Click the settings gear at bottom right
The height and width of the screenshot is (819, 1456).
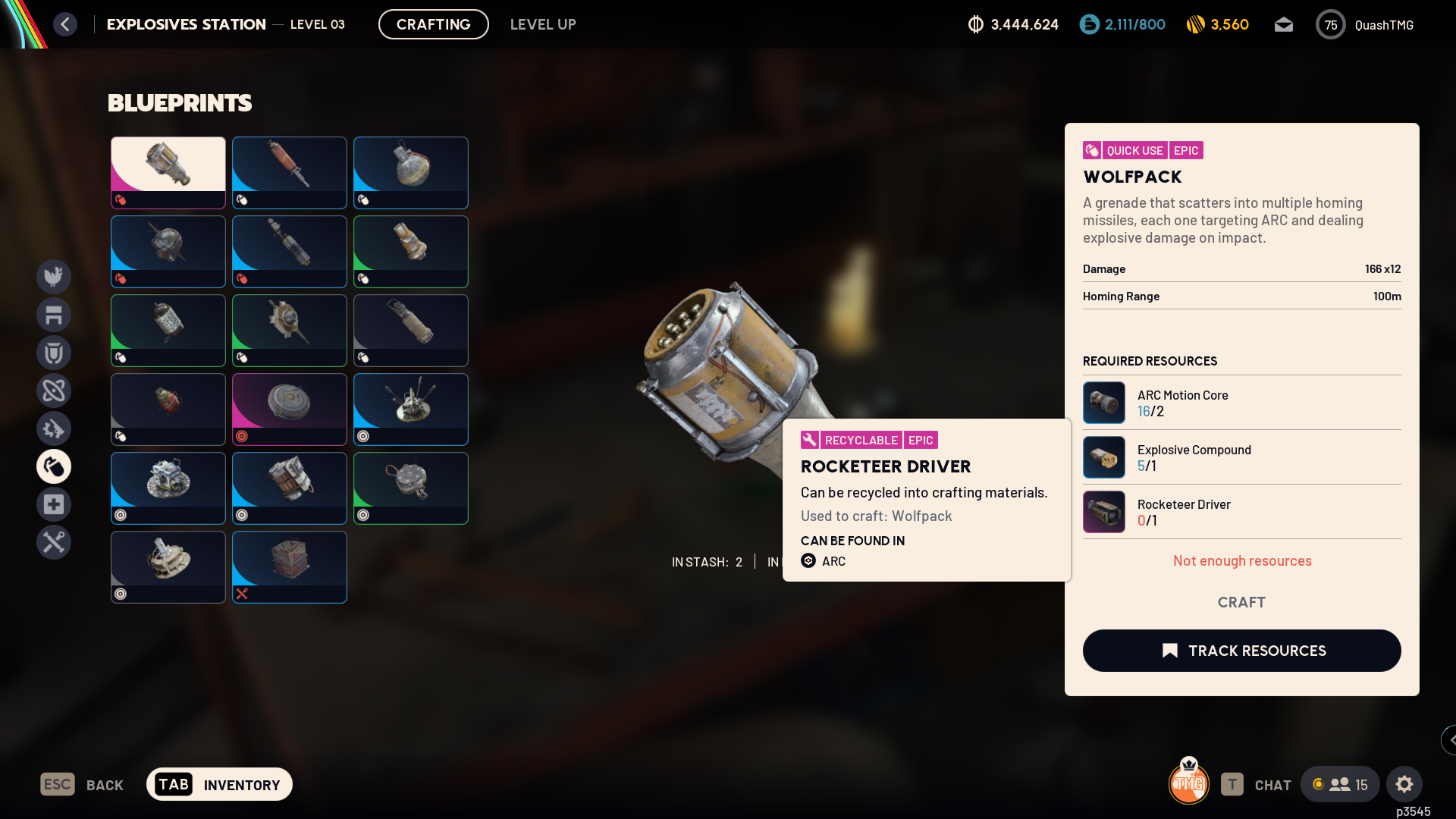pyautogui.click(x=1405, y=784)
